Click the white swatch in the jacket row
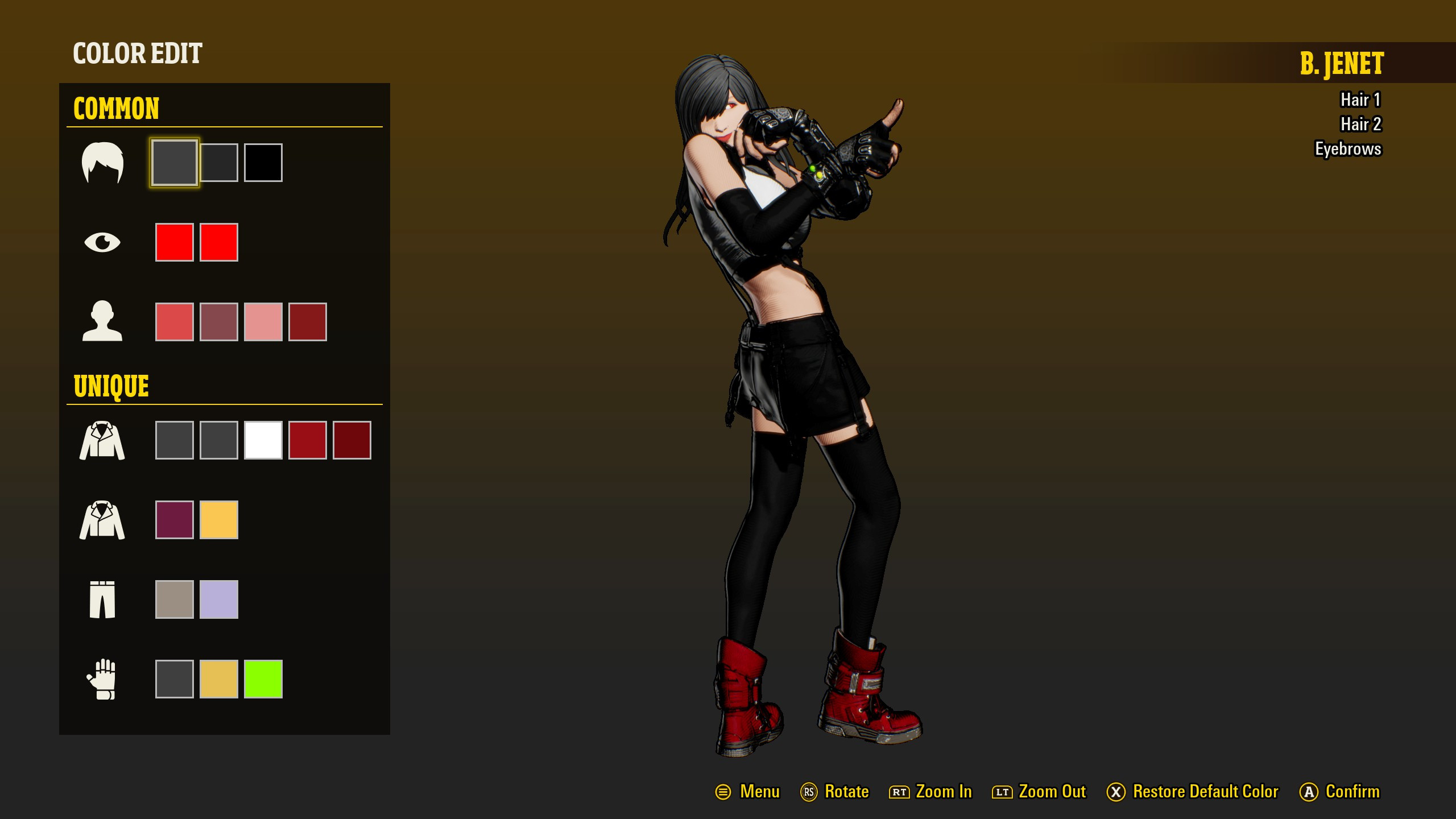1456x819 pixels. pyautogui.click(x=263, y=439)
